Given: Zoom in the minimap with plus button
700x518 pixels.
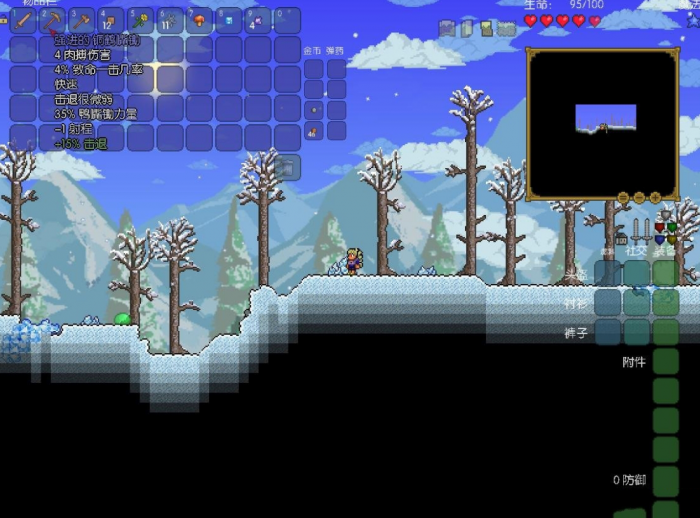Looking at the screenshot, I should coord(655,198).
